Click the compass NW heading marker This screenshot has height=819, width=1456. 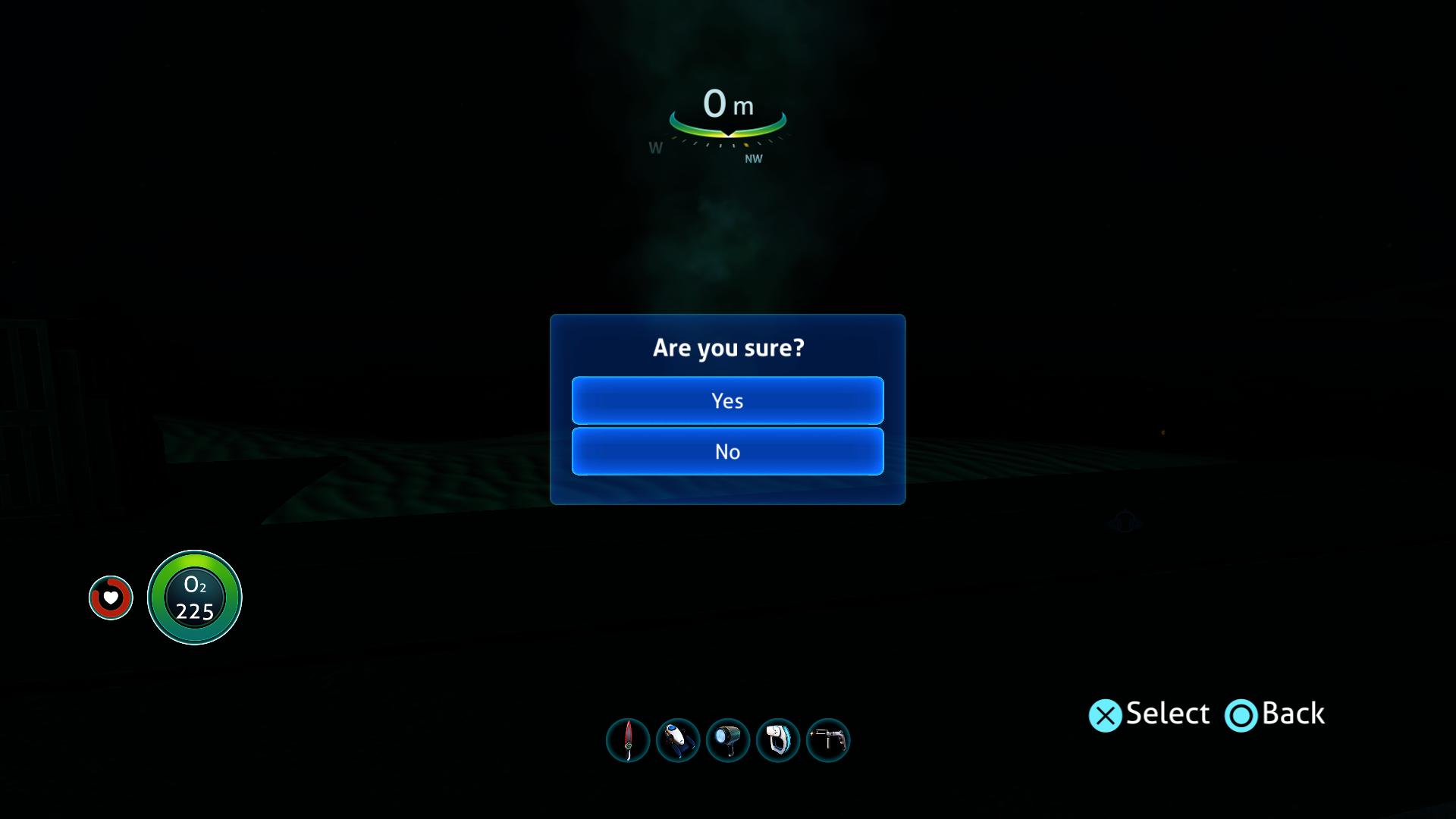[752, 159]
